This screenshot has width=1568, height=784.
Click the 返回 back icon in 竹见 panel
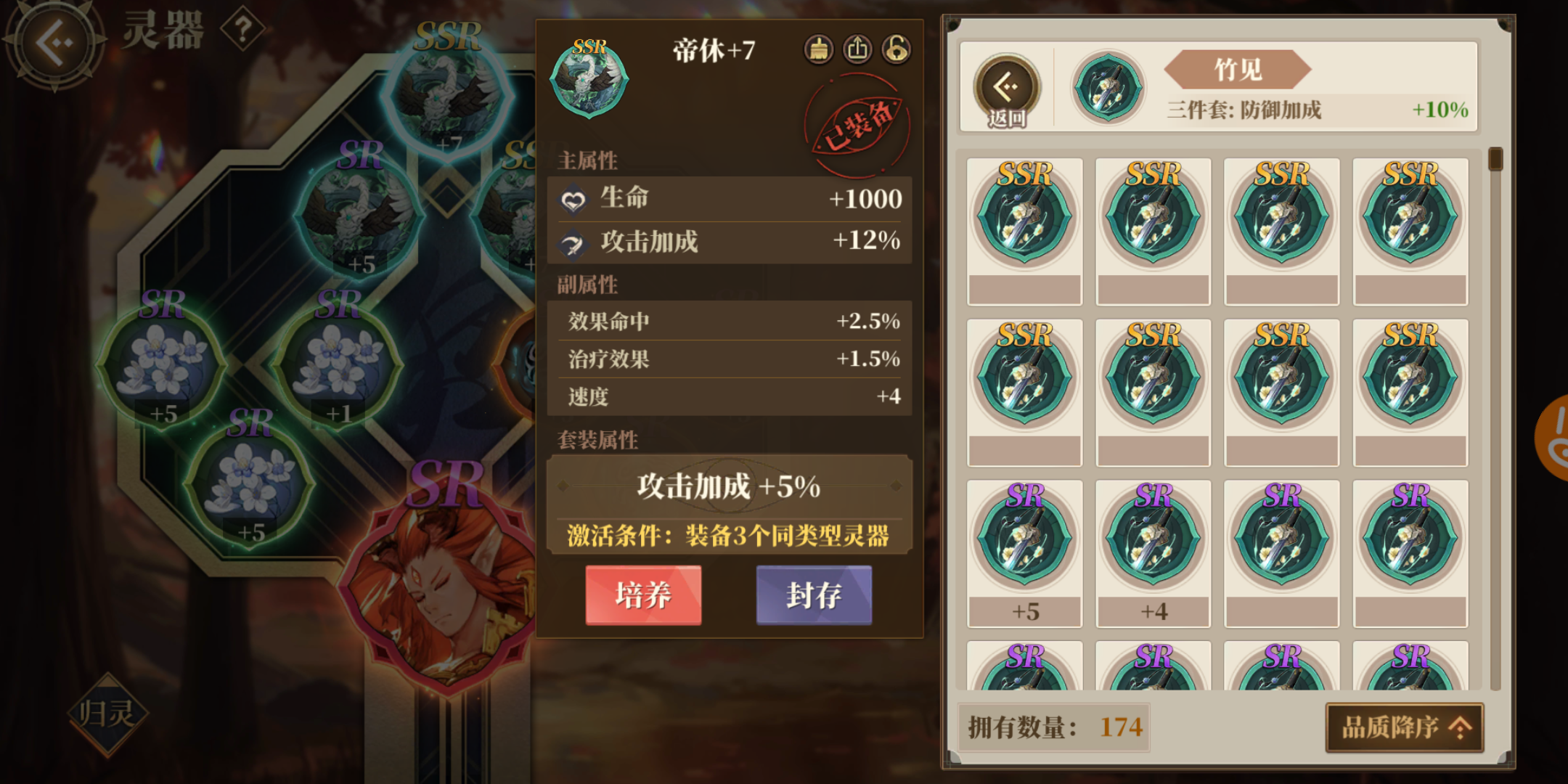point(1007,87)
